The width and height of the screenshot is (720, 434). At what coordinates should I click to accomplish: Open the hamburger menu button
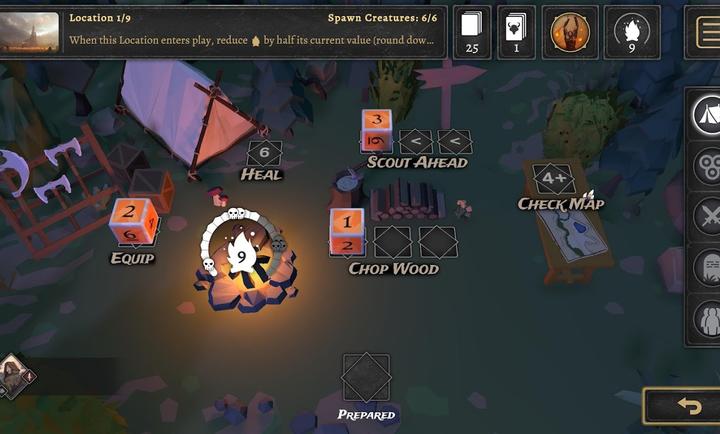705,32
